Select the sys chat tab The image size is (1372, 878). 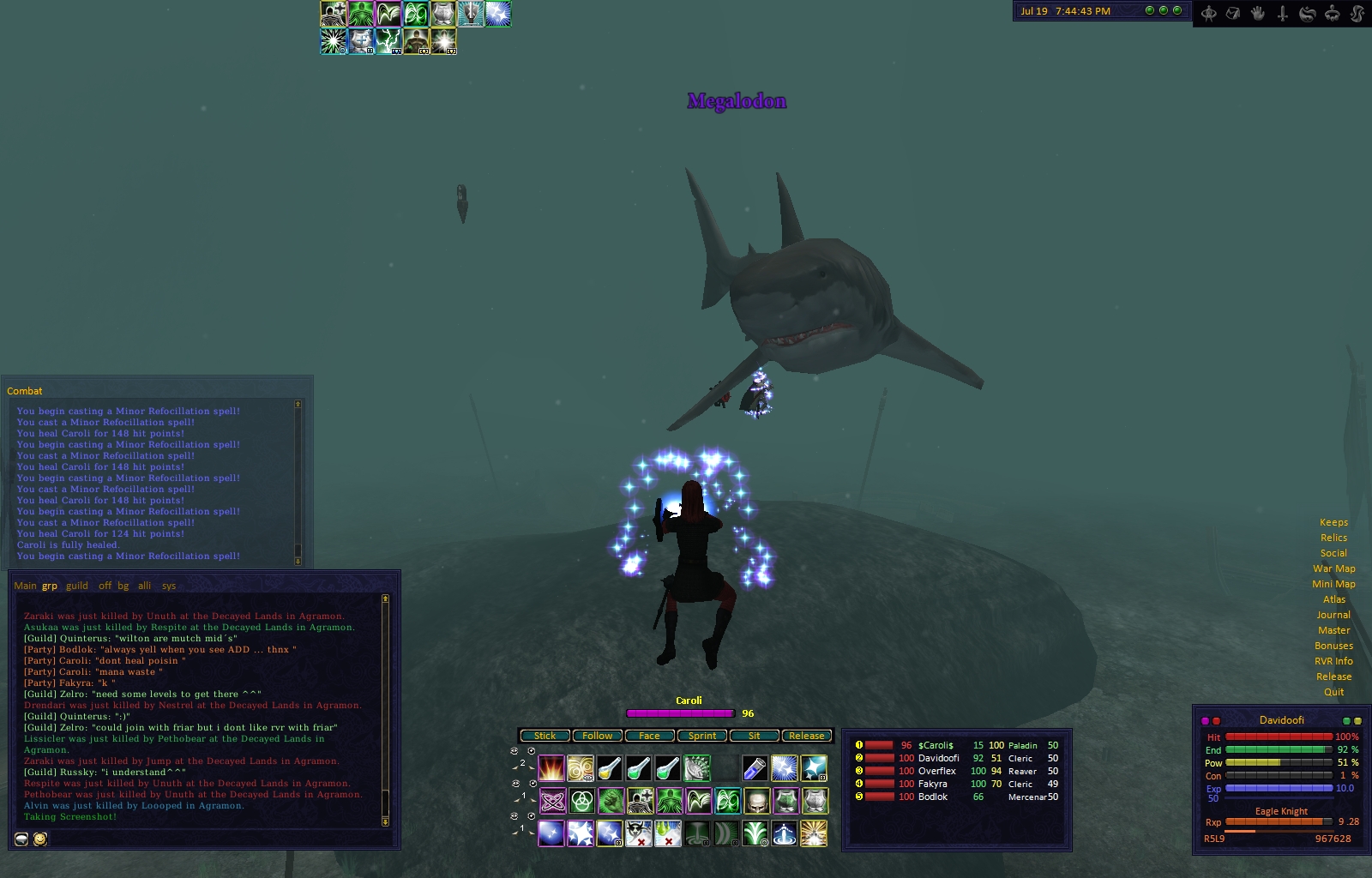click(169, 586)
